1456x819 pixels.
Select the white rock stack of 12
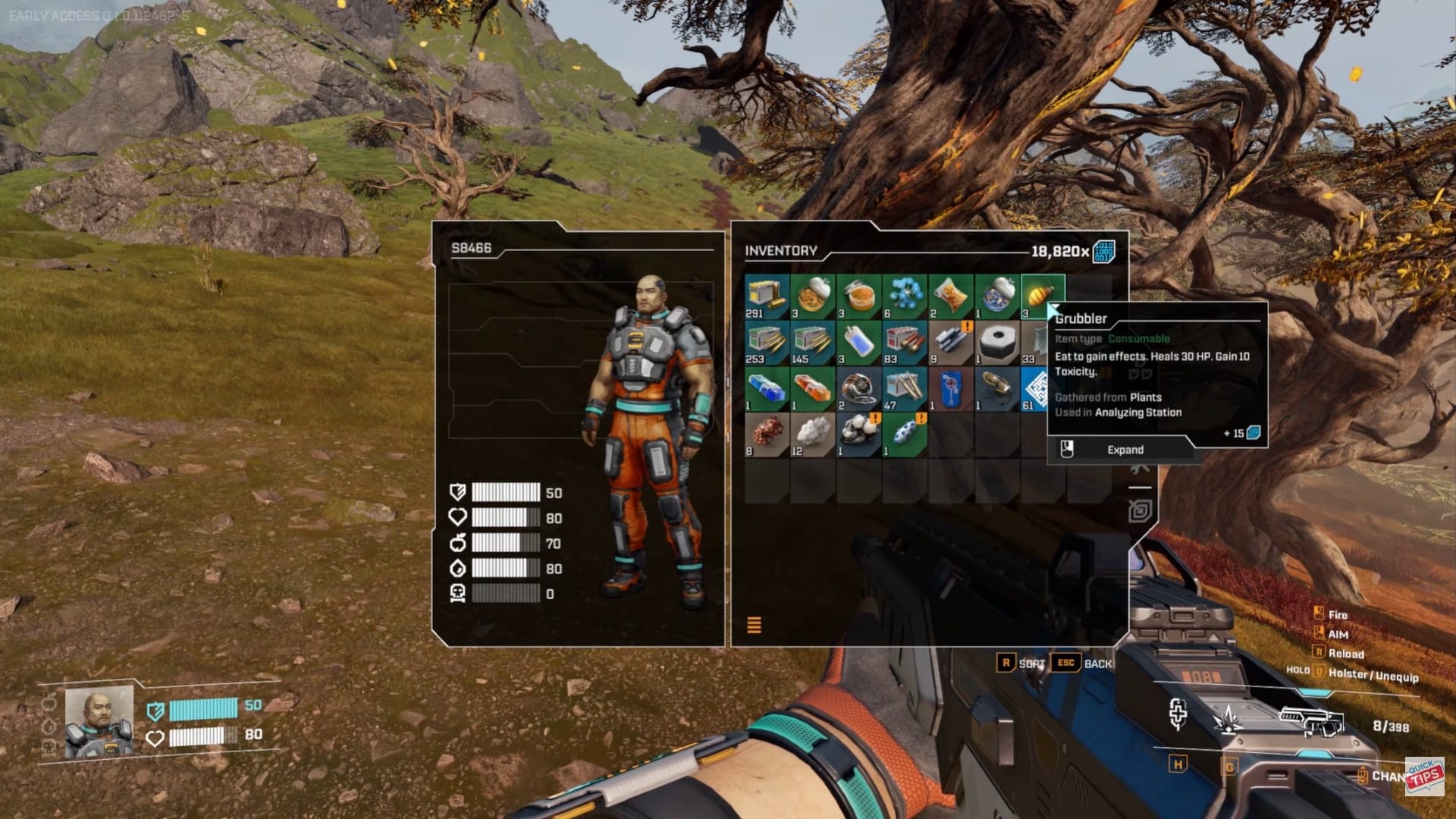813,435
